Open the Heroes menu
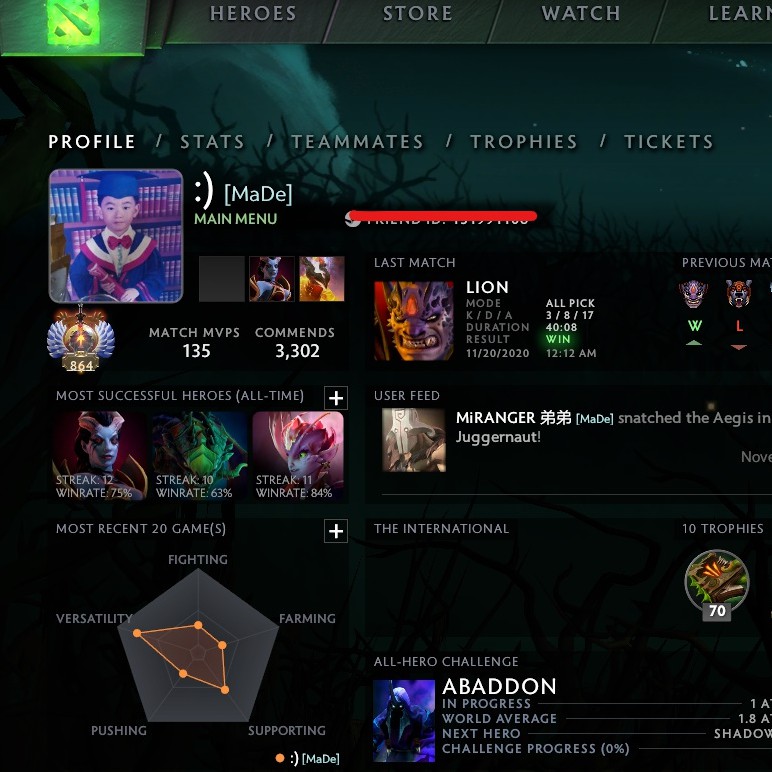 (253, 14)
